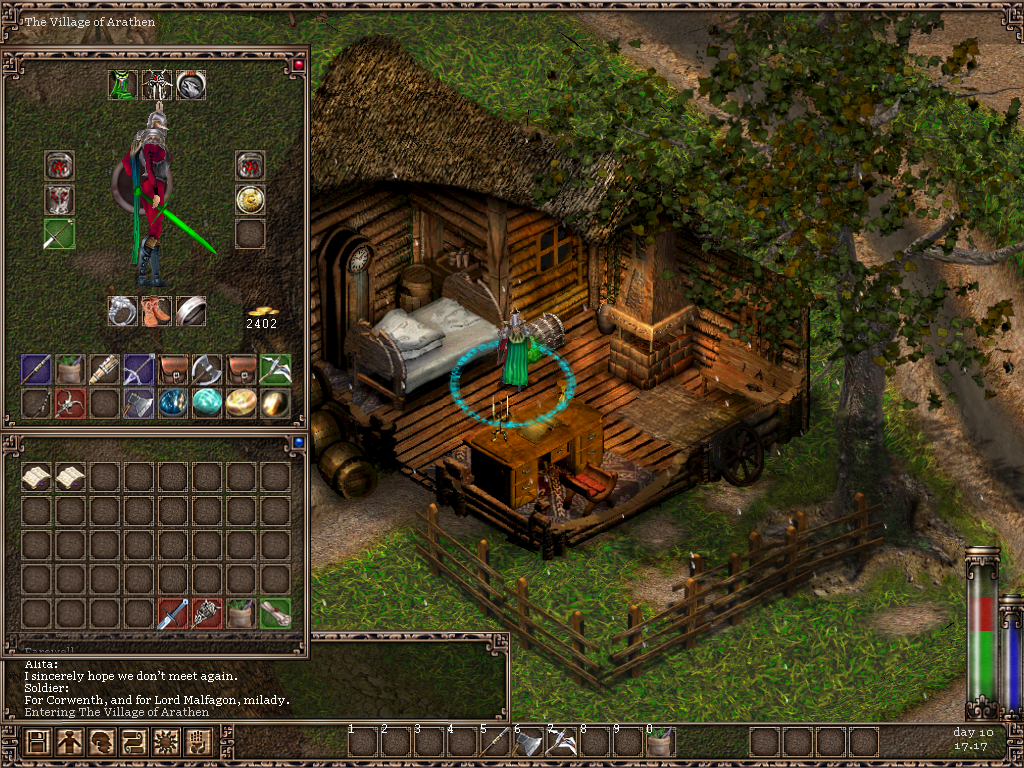Select the red three-bladed throwing star slot
Viewport: 1024px width, 768px height.
(x=71, y=403)
